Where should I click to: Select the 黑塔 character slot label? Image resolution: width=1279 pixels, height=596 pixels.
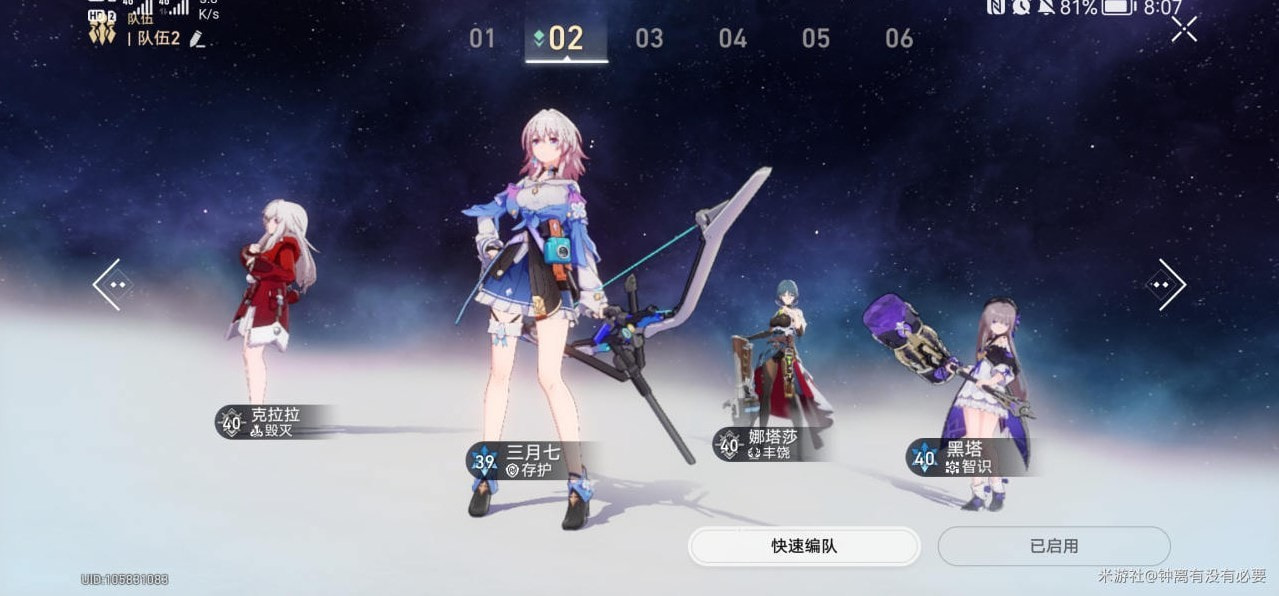coord(964,457)
